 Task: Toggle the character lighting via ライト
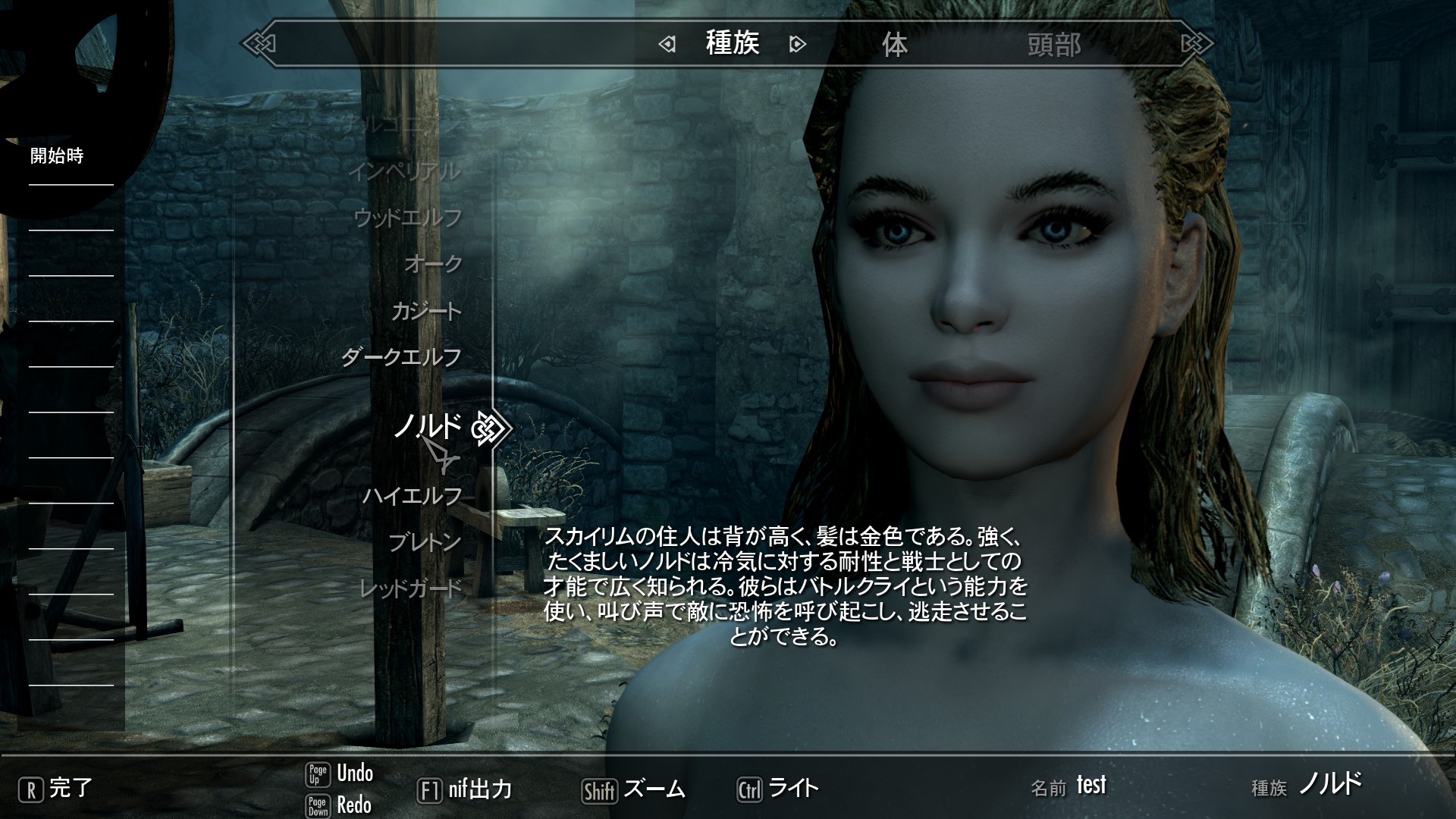(x=792, y=789)
